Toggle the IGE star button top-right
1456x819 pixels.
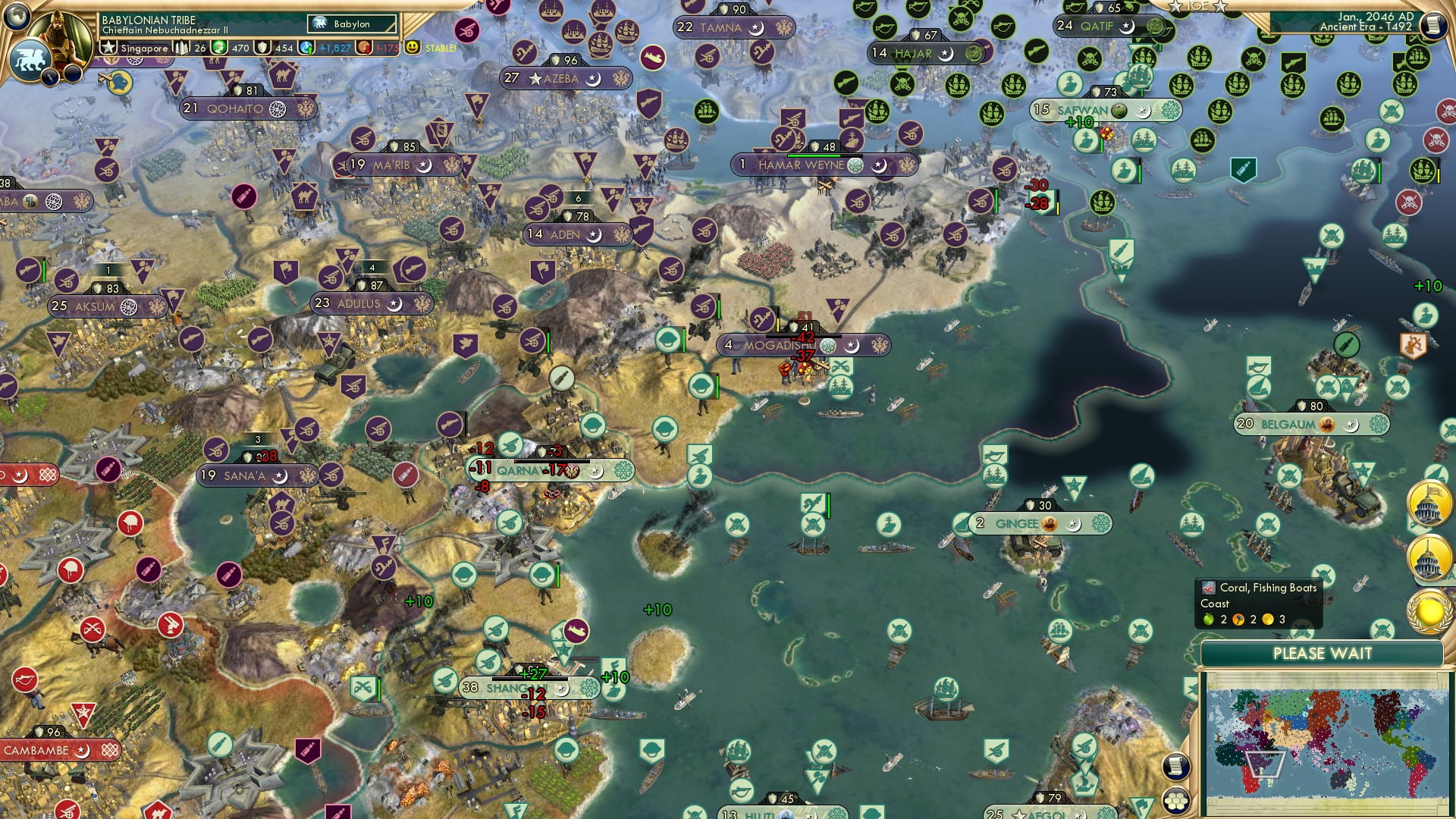pos(1199,6)
